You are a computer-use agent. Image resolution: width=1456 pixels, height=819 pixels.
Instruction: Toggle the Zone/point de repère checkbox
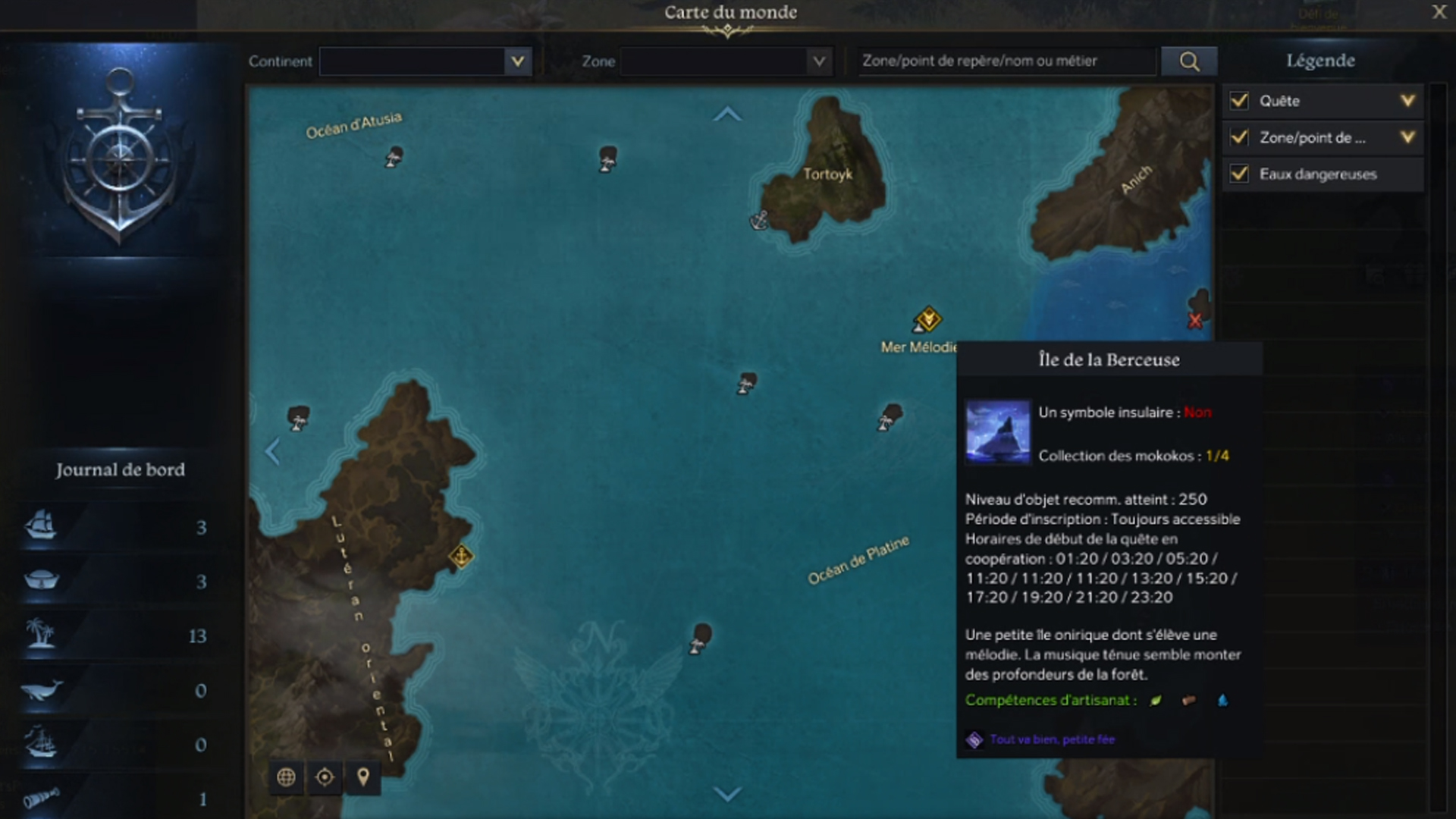1239,137
